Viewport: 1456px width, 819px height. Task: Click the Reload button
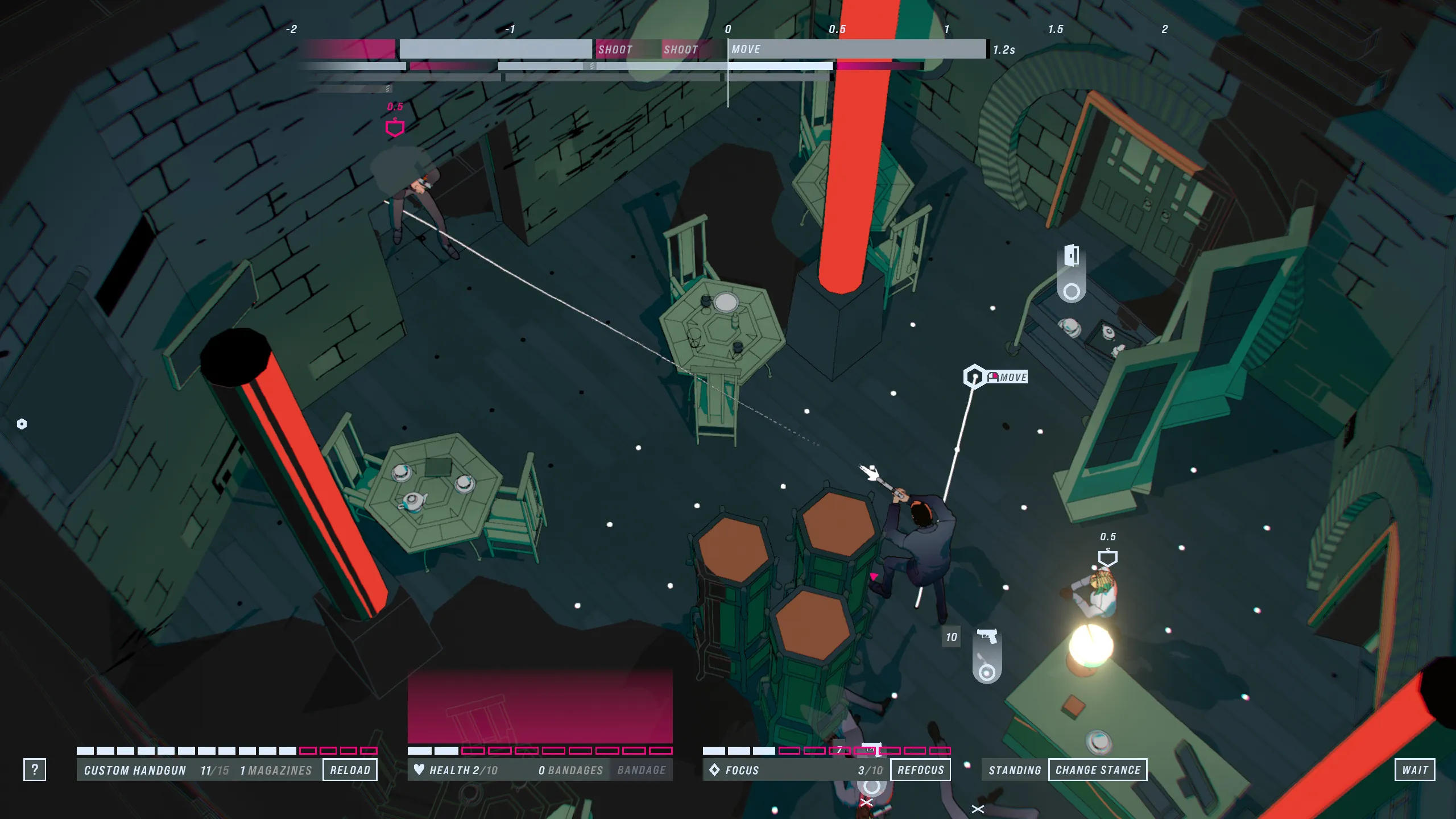point(350,770)
